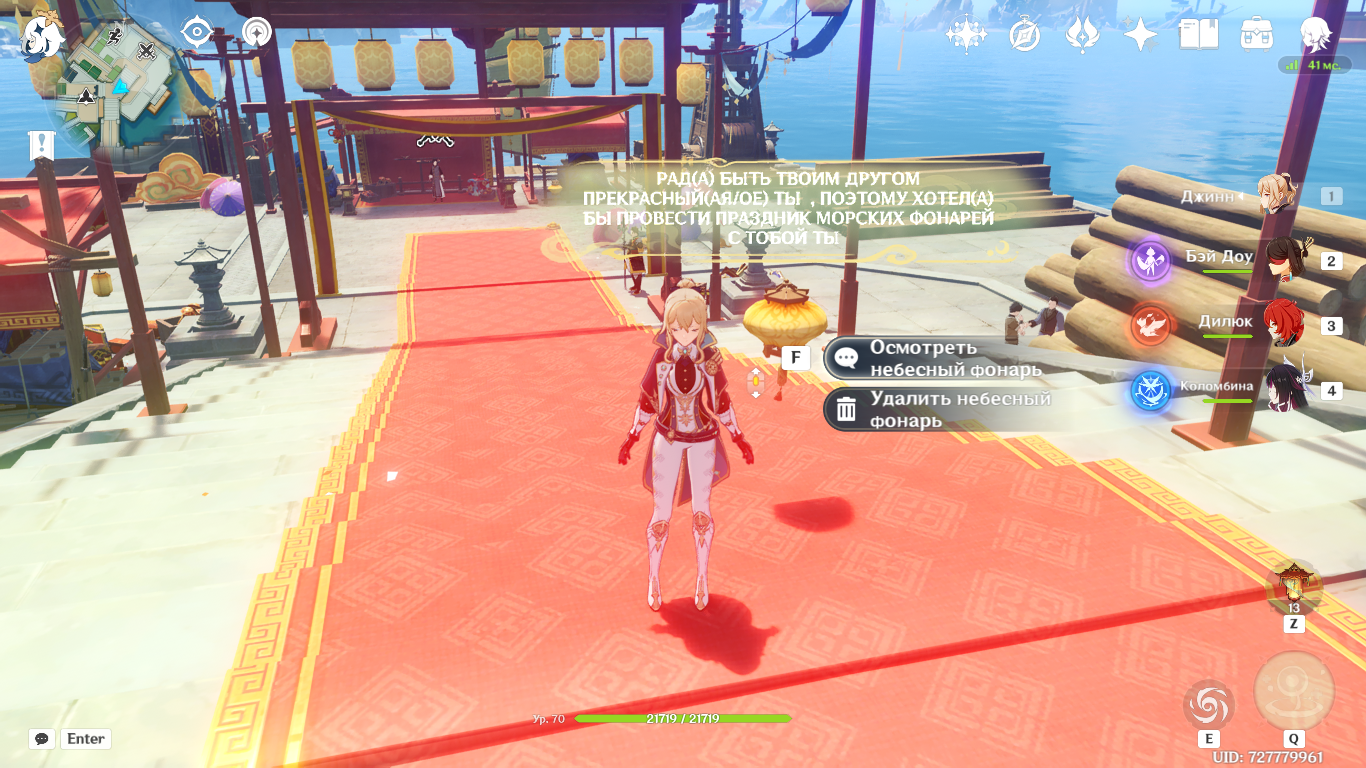Switch to party member Бэй Доу
Screen dimensions: 1366x768
[x=1282, y=261]
